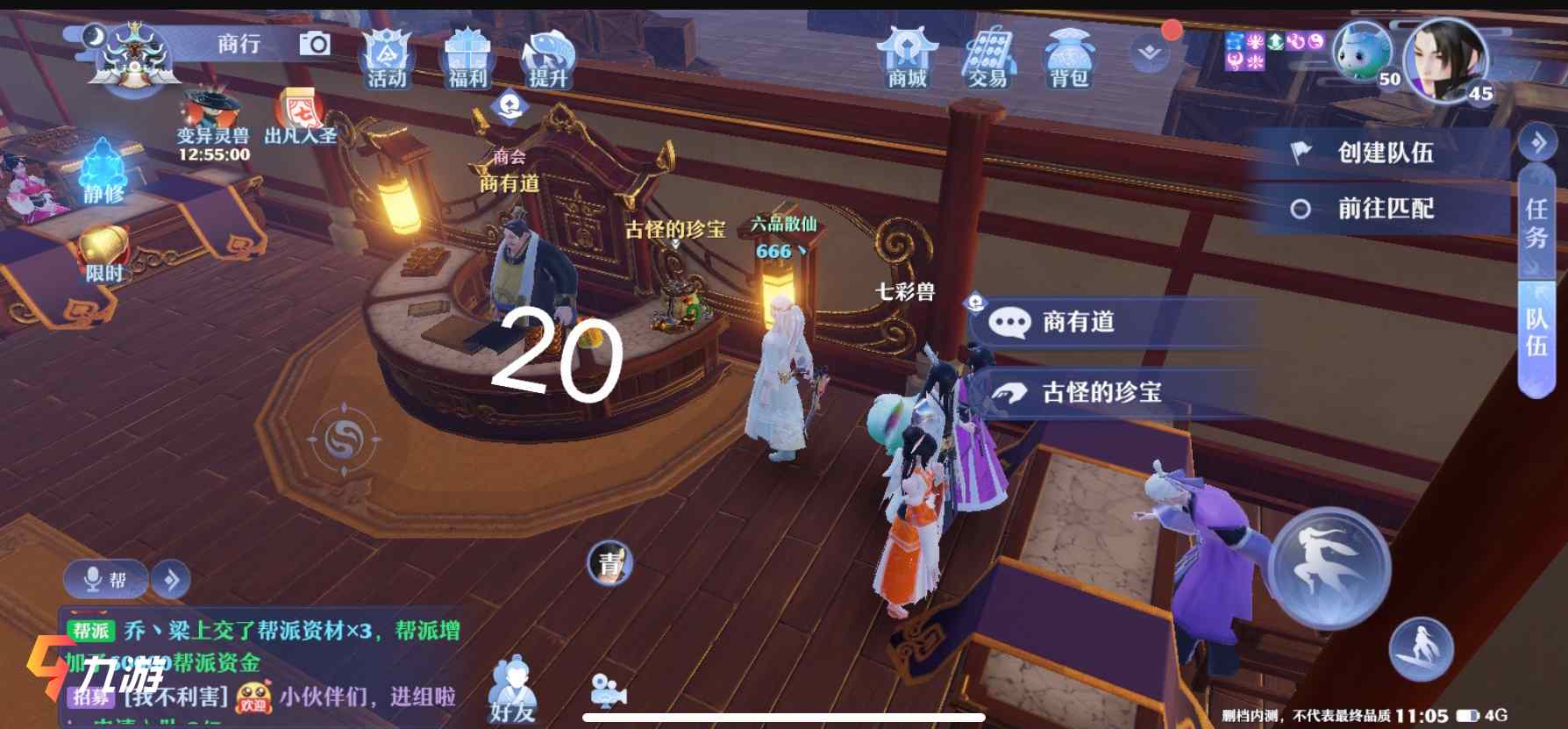
Task: Tap the 静修 (Meditation) icon on left
Action: click(x=103, y=167)
